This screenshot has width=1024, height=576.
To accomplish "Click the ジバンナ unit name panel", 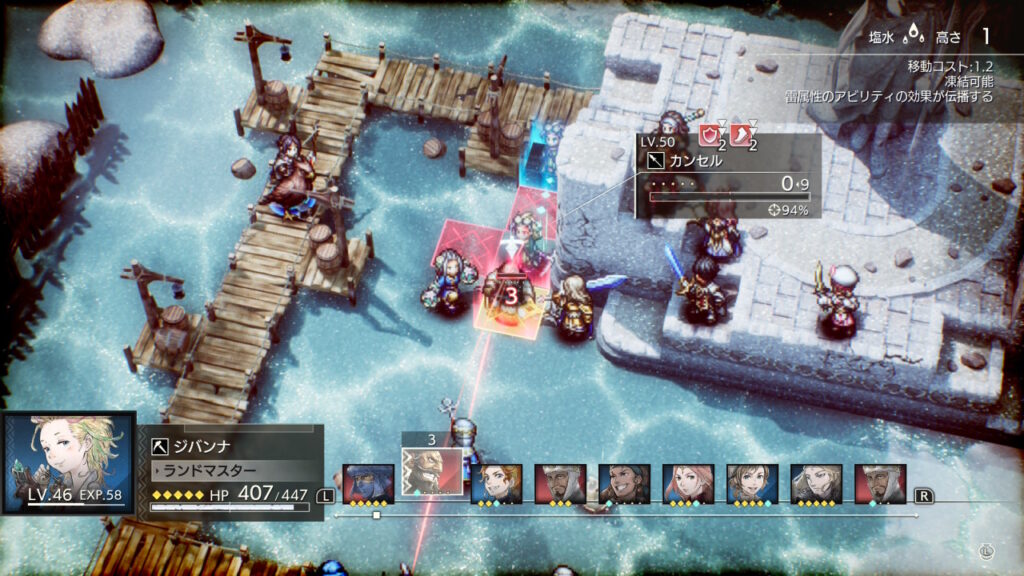I will coord(232,446).
